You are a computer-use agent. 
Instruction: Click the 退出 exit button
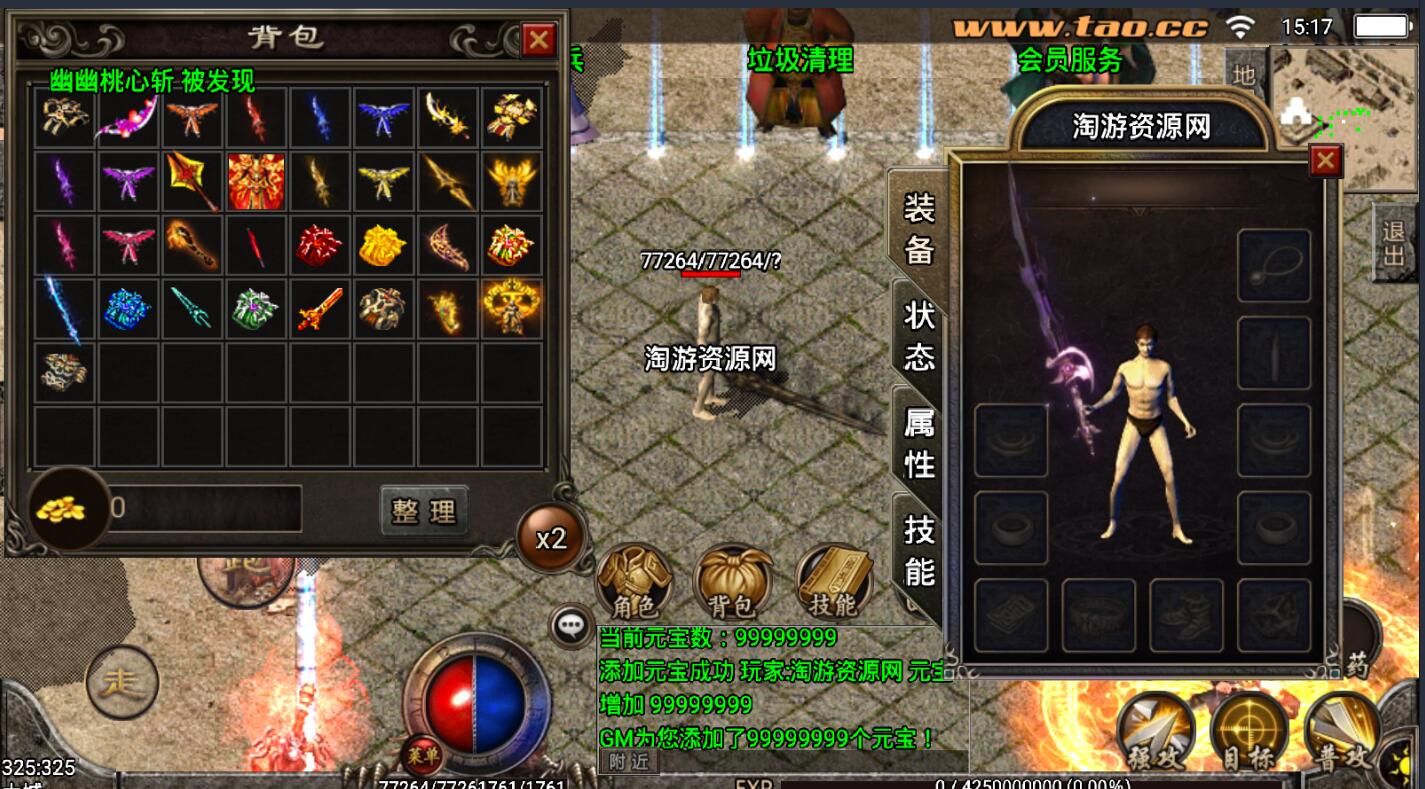click(1393, 241)
